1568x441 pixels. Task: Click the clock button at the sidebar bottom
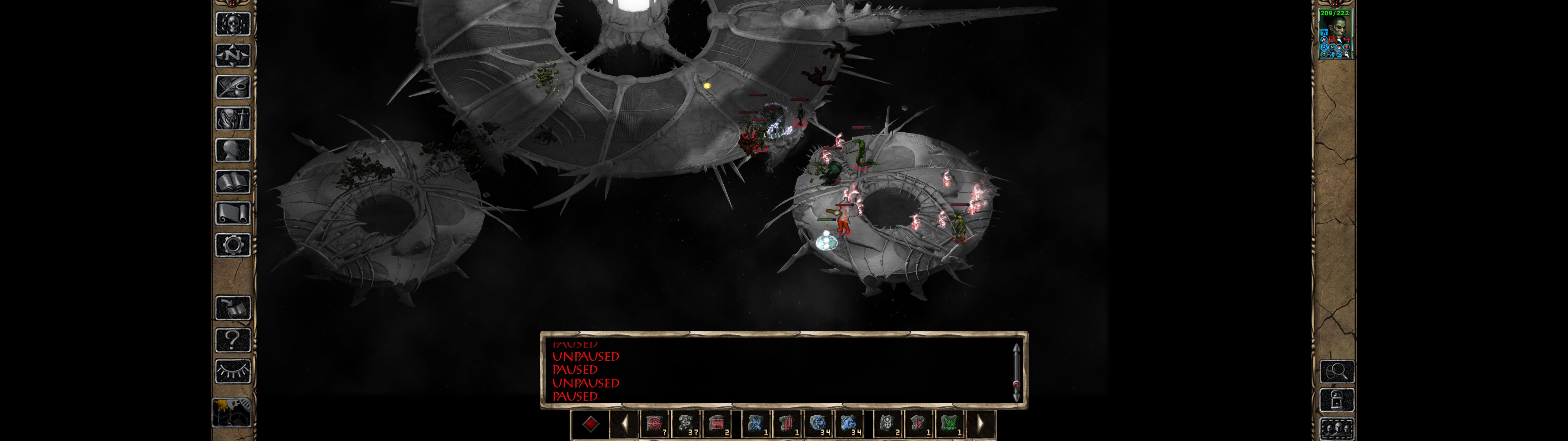coord(232,413)
